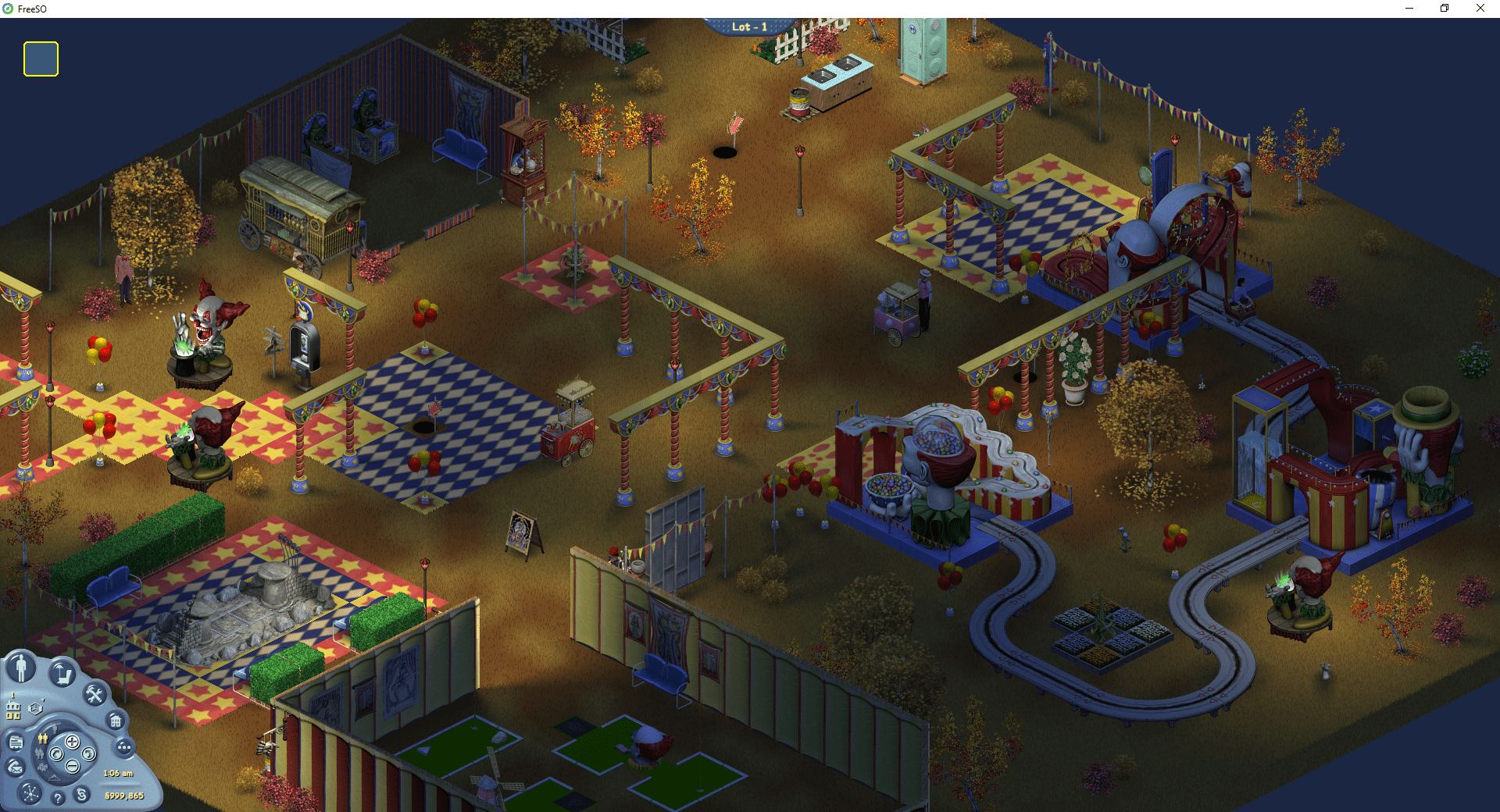Select Live mode person icon
1500x812 pixels.
pos(20,668)
